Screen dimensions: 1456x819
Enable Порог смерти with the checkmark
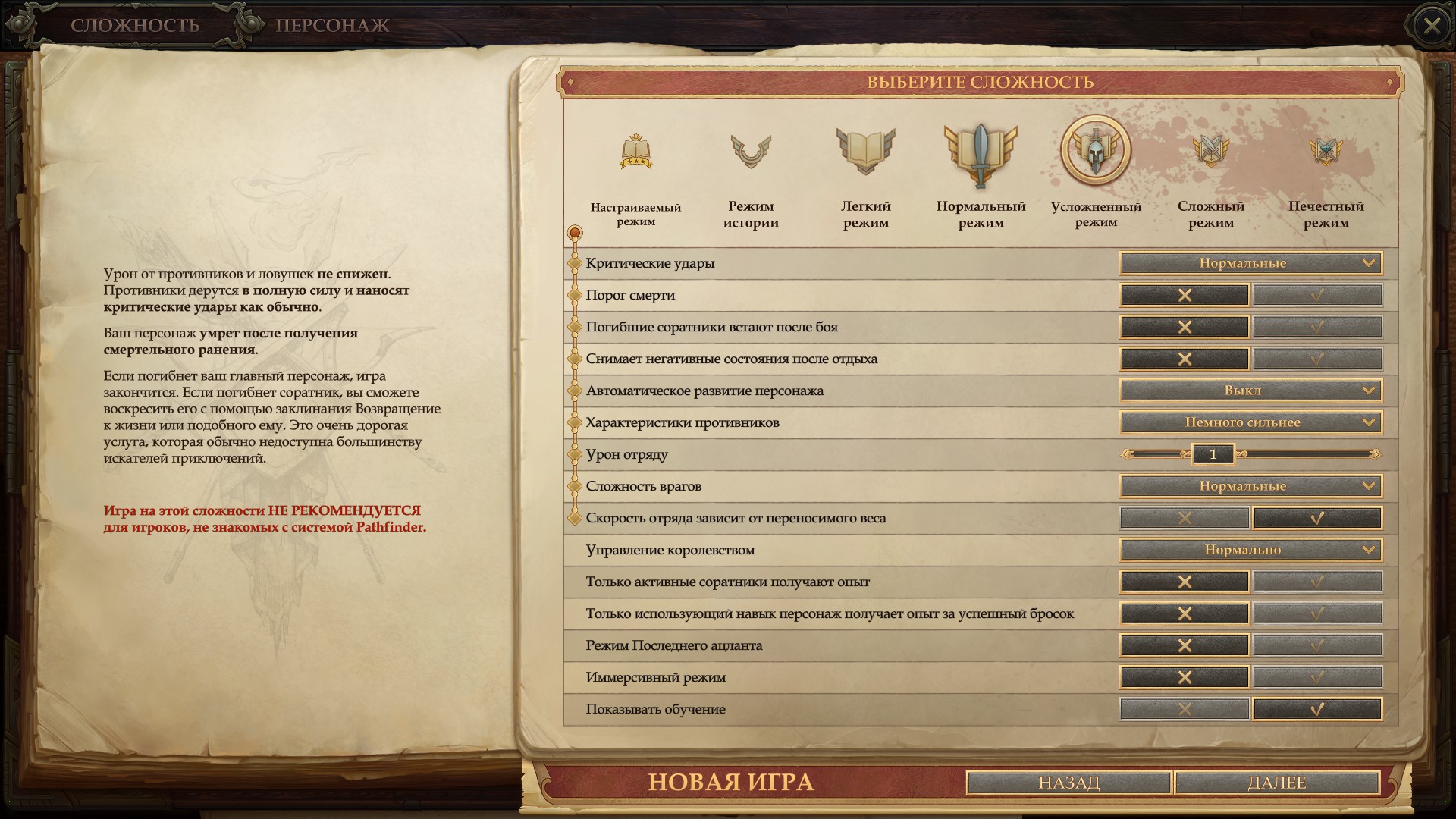[1318, 295]
